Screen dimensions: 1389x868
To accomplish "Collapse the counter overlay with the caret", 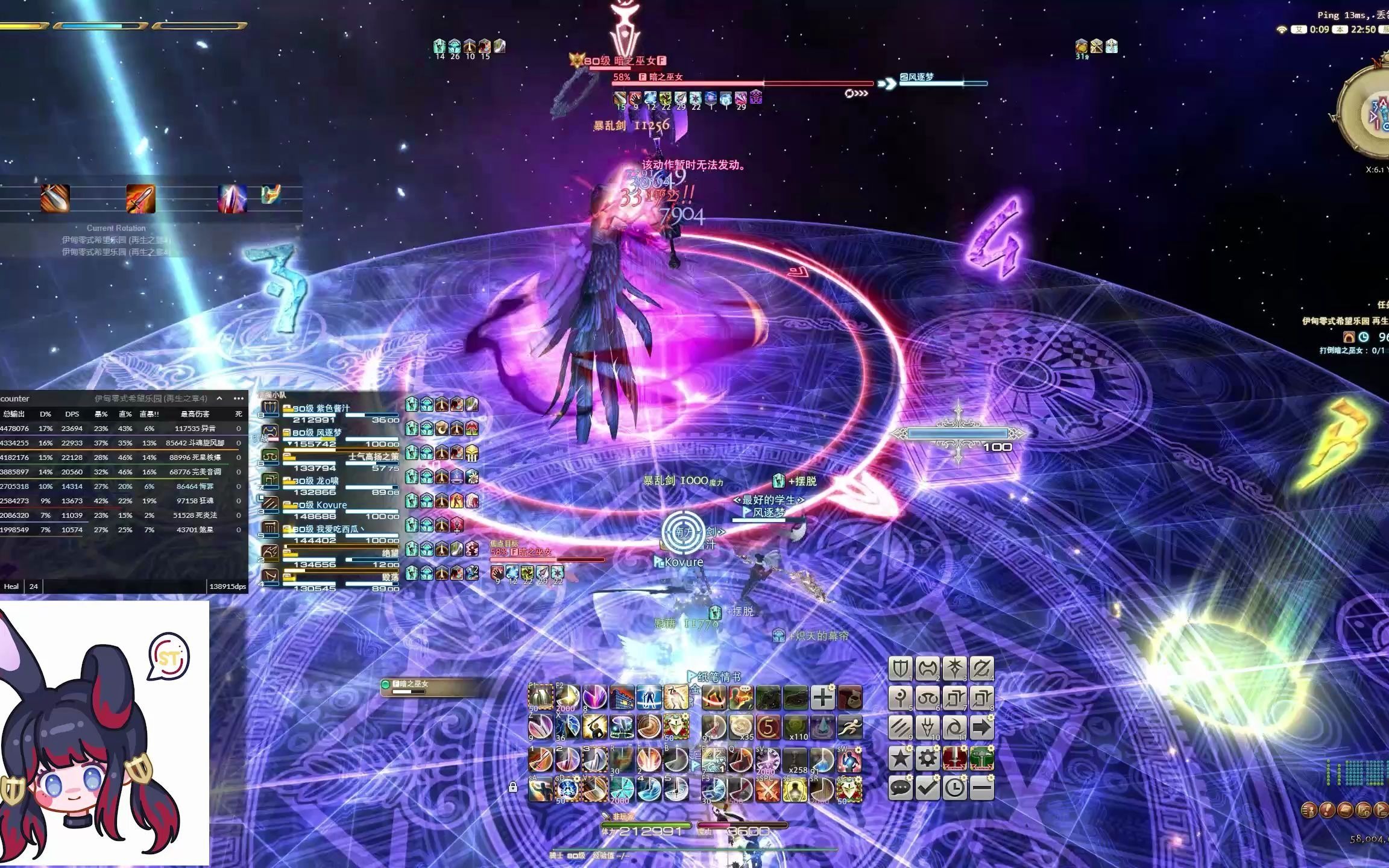I will click(219, 398).
